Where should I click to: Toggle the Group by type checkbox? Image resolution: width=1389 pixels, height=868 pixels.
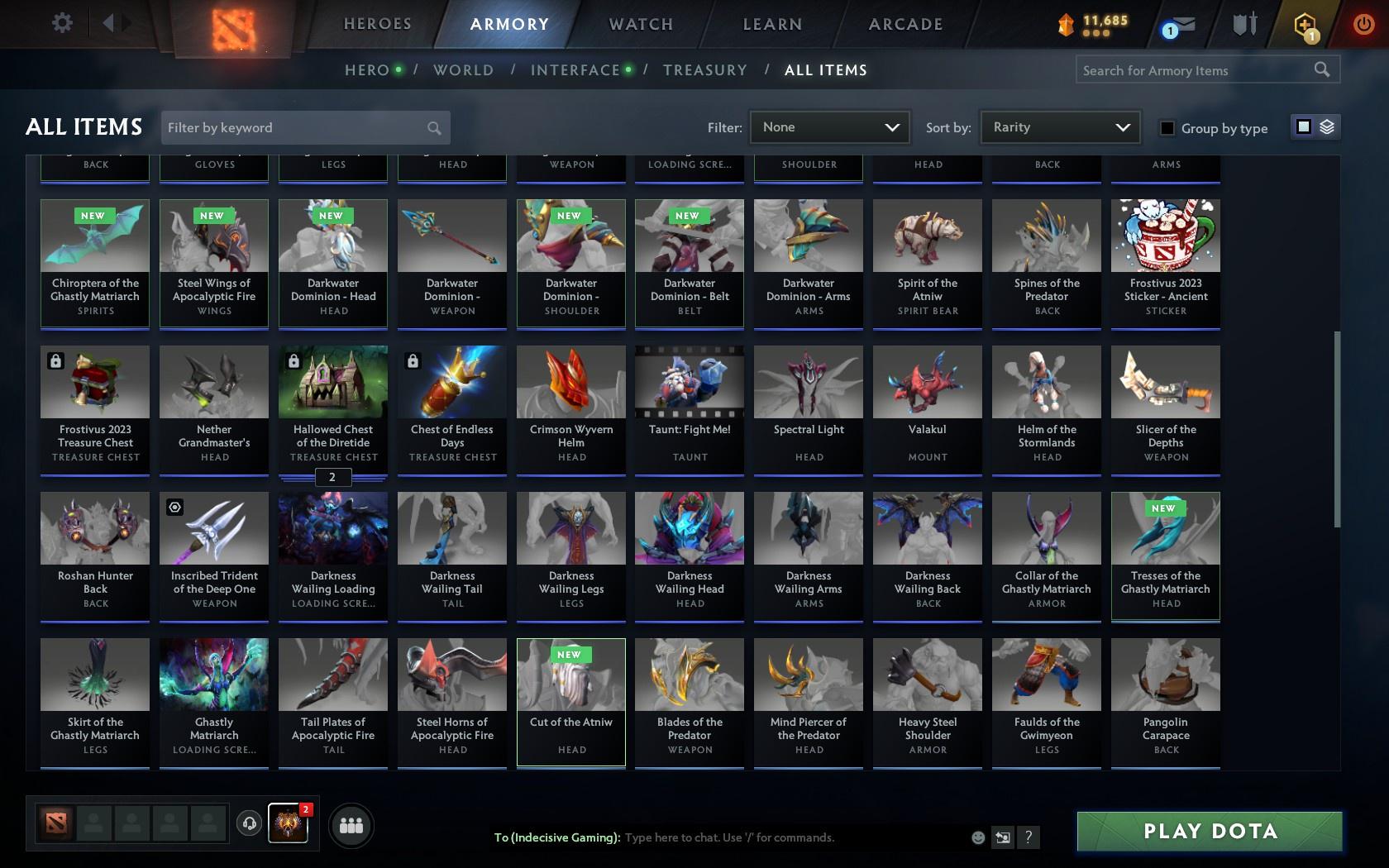(x=1167, y=129)
